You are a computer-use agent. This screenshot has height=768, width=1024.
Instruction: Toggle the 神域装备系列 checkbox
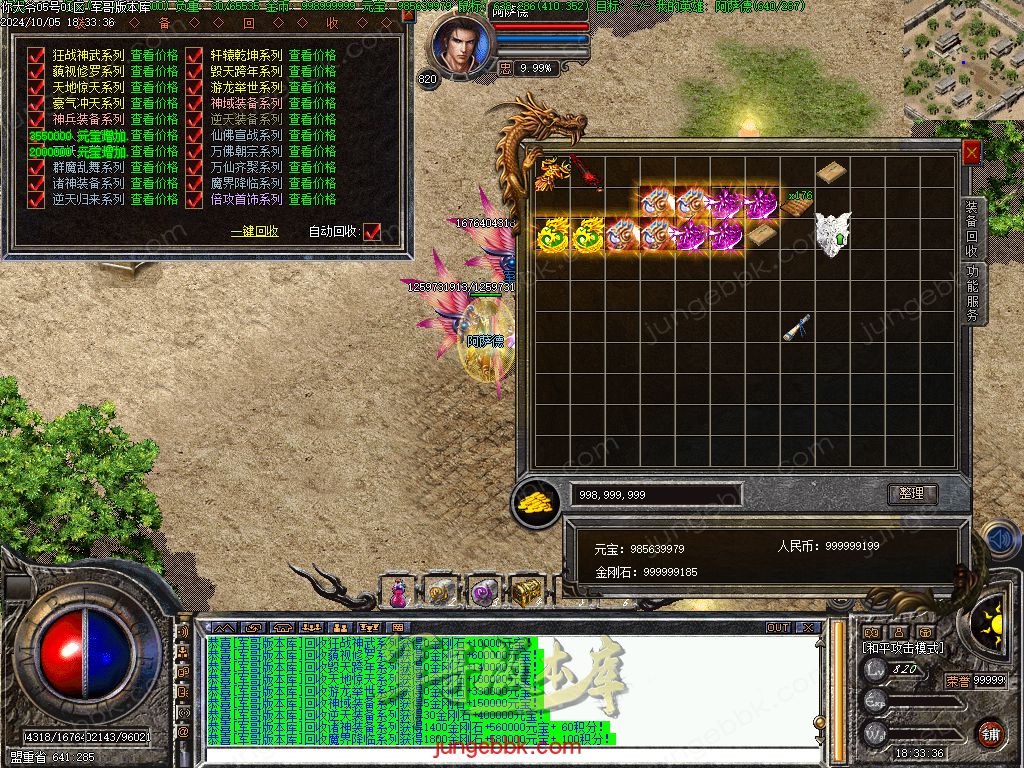tap(195, 104)
